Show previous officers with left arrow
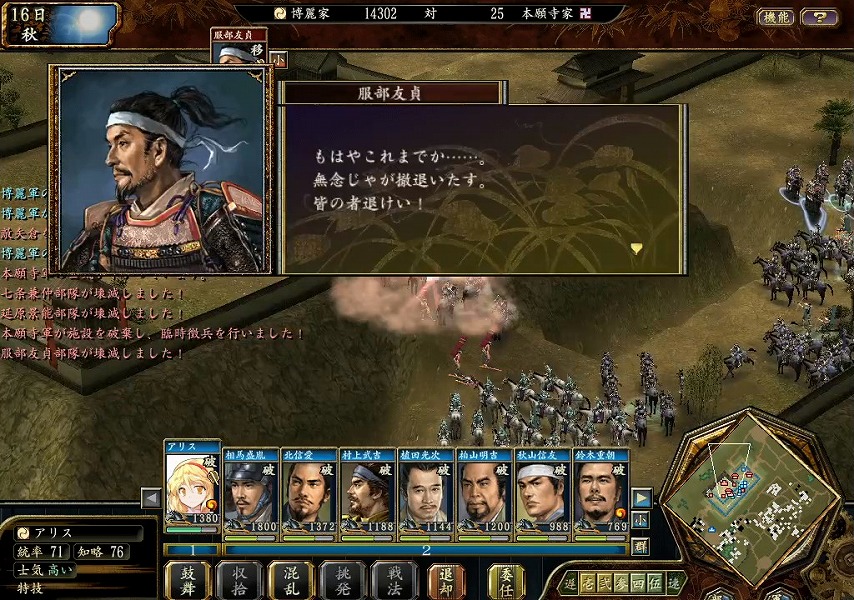Screen dimensions: 854x600 [151, 498]
